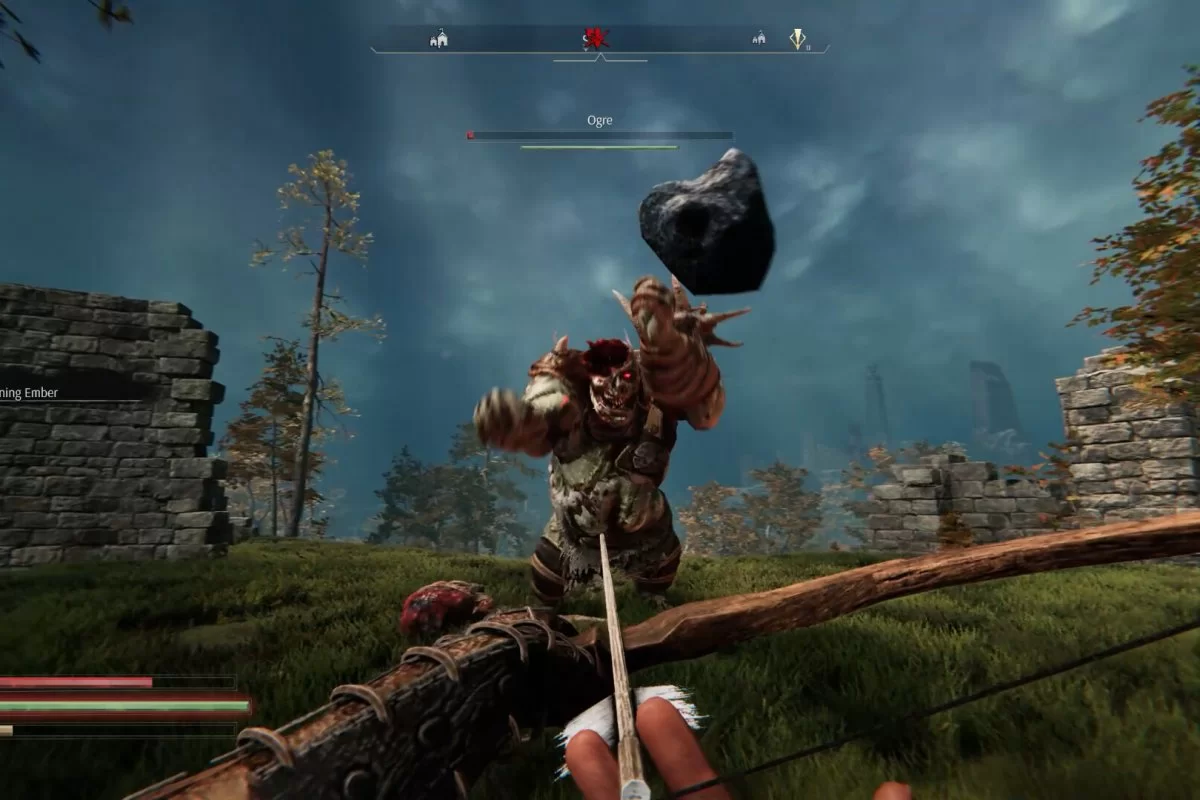Viewport: 1200px width, 800px height.
Task: Click the gold quest marker on the compass
Action: pyautogui.click(x=797, y=39)
